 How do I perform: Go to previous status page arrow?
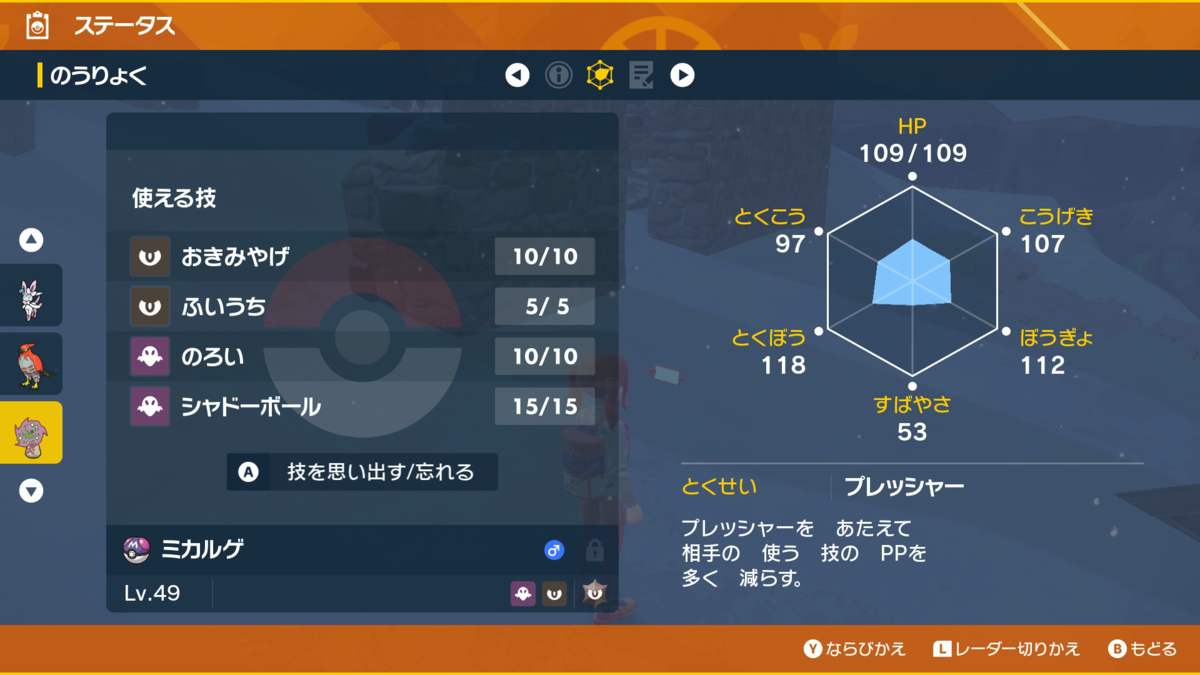pos(517,75)
